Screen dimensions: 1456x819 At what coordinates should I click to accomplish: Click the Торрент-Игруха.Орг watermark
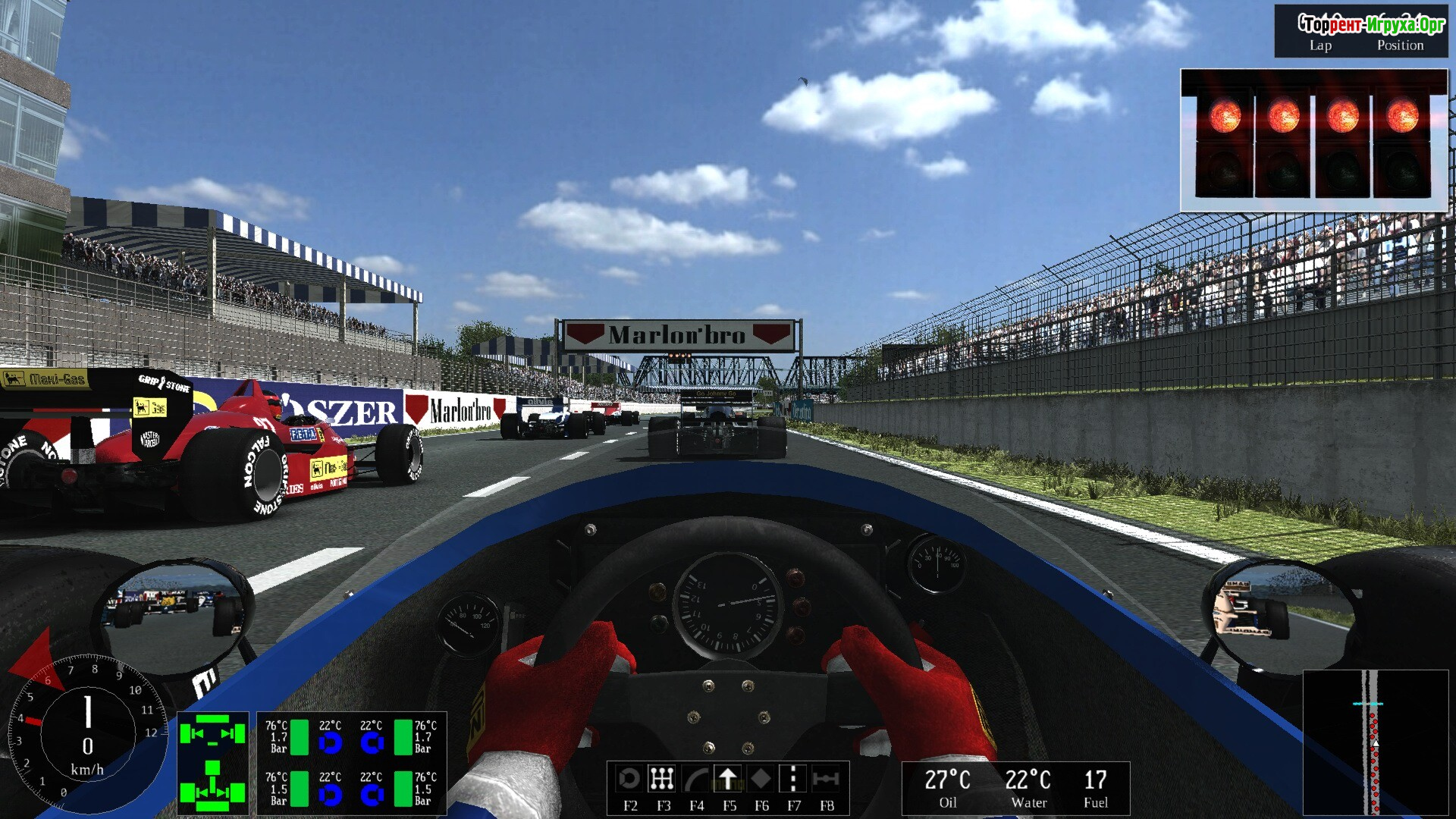(1371, 24)
